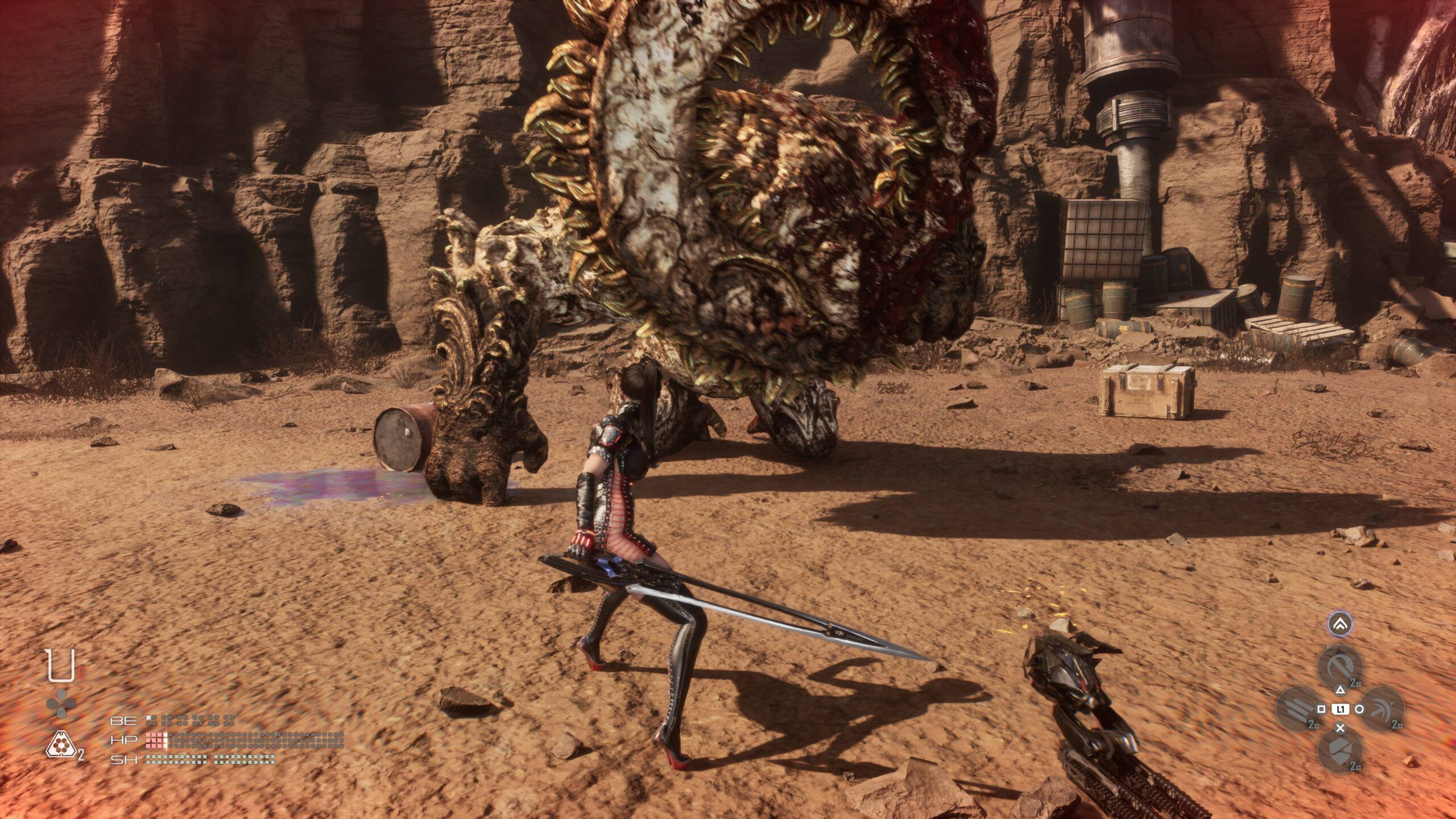This screenshot has height=819, width=1456.
Task: Select the Cross face-button prompt below L1
Action: click(x=1340, y=729)
